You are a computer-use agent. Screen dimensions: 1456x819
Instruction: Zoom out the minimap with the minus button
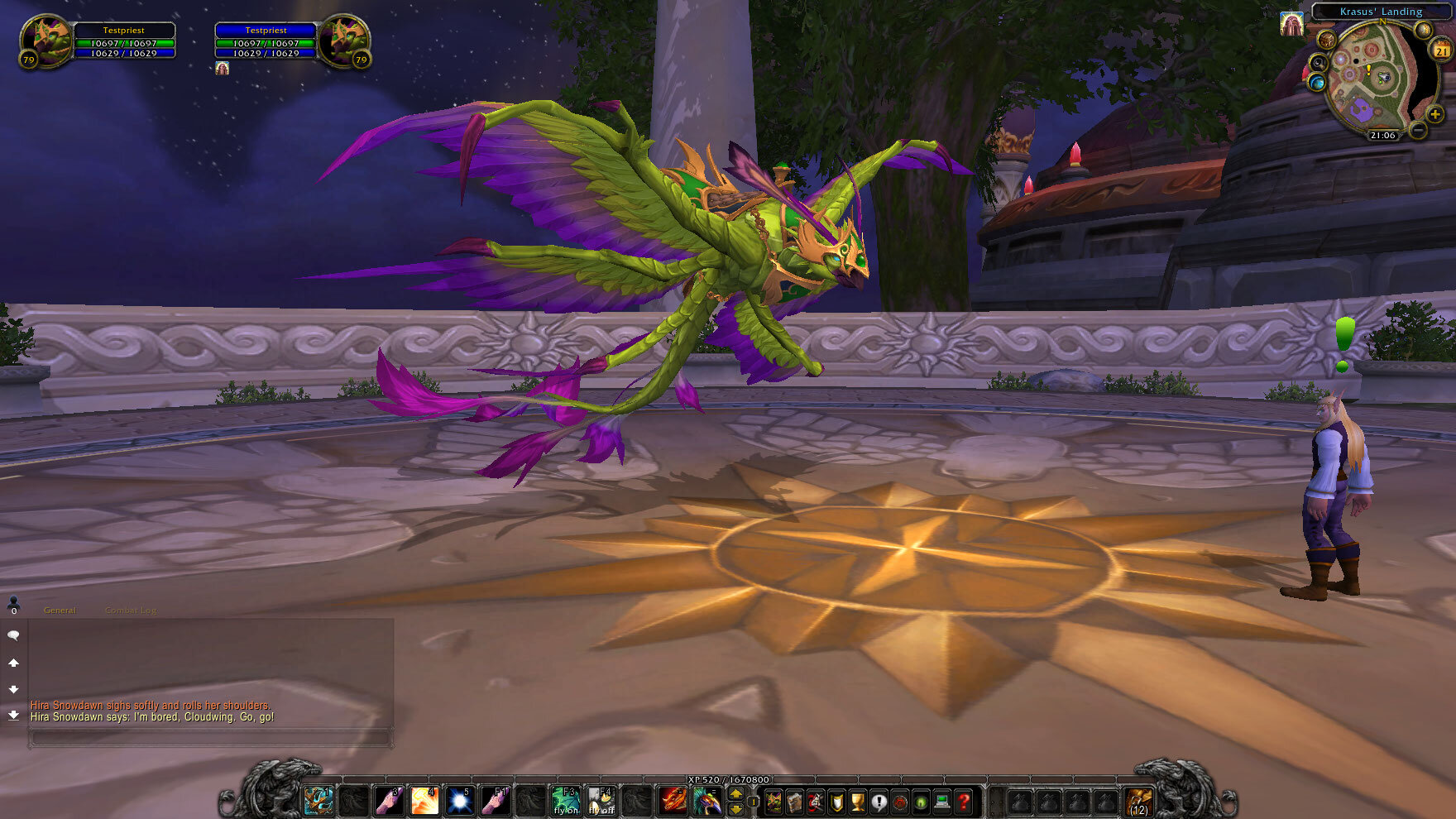[x=1417, y=130]
